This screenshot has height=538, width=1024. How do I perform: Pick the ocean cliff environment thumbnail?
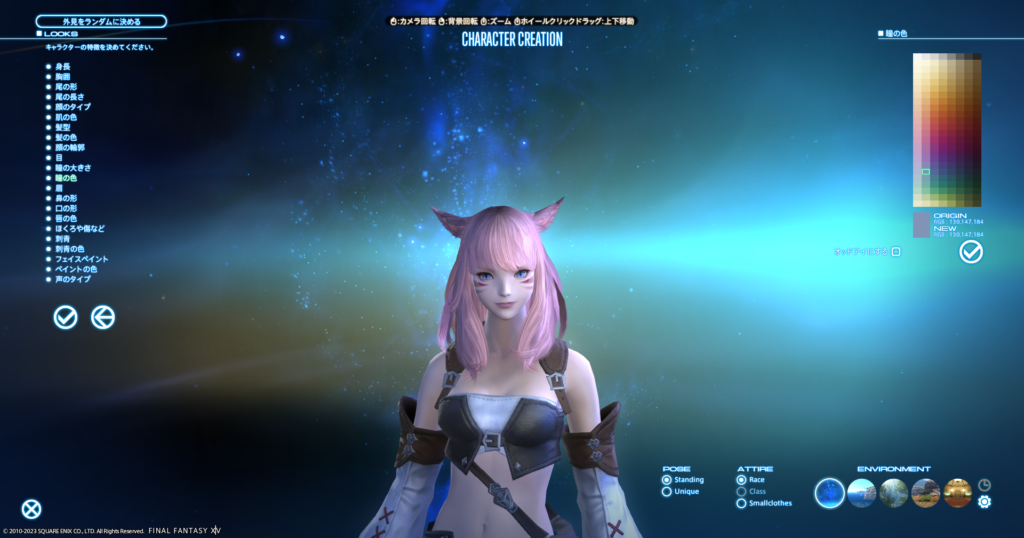point(862,492)
